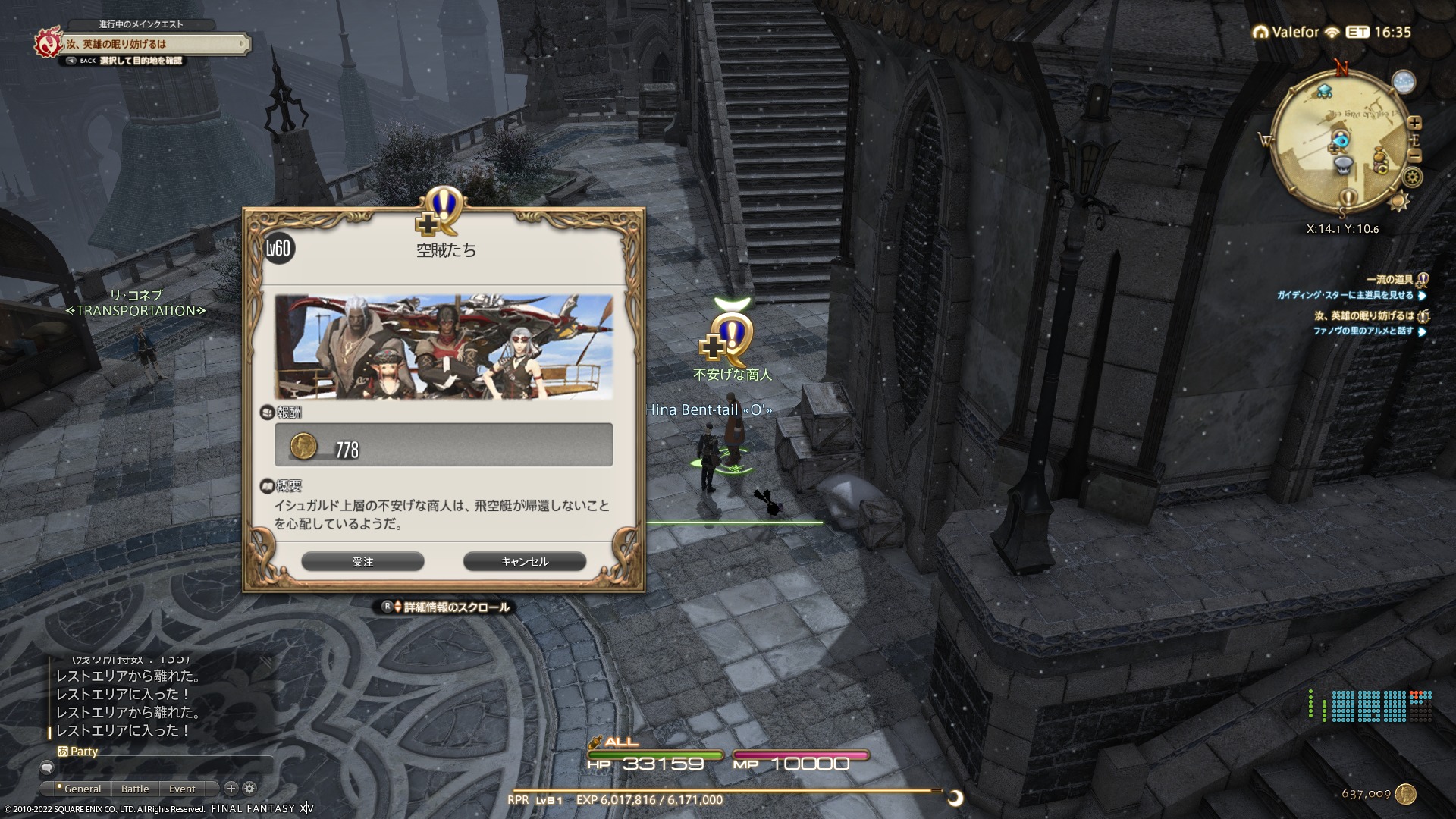Click the speech bubble chat mode button
The image size is (1456, 819).
point(47,768)
